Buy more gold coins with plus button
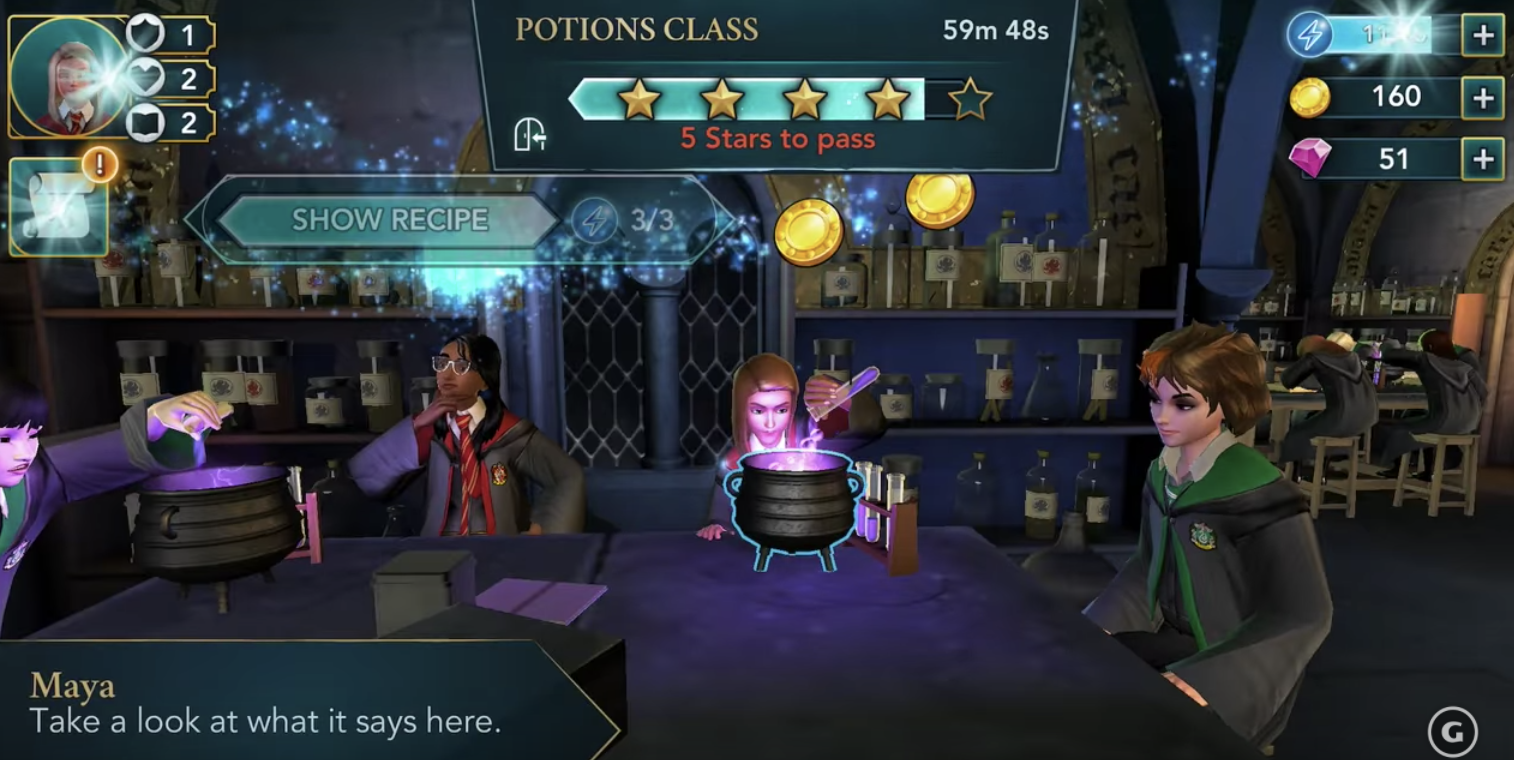The width and height of the screenshot is (1514, 760). [1482, 97]
